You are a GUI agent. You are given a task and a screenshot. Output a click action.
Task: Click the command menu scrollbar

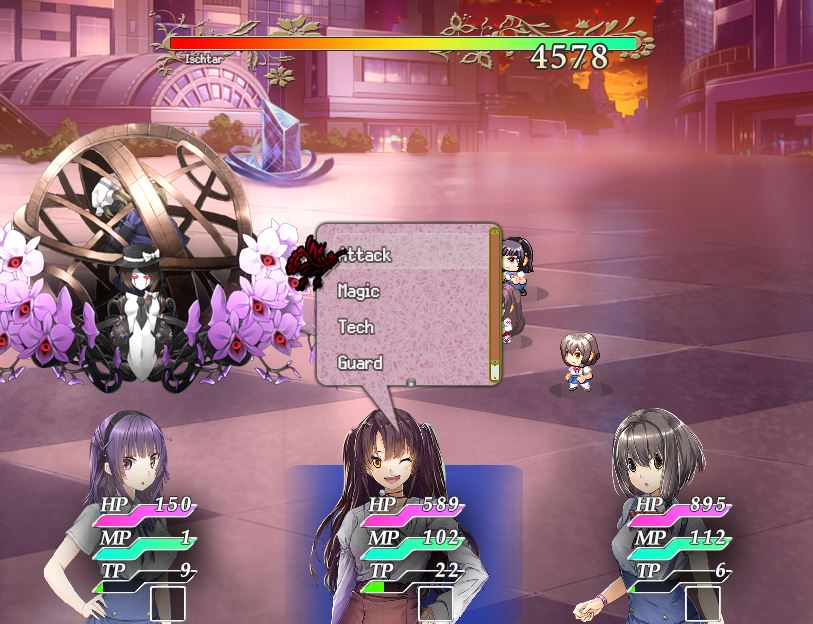click(x=494, y=304)
